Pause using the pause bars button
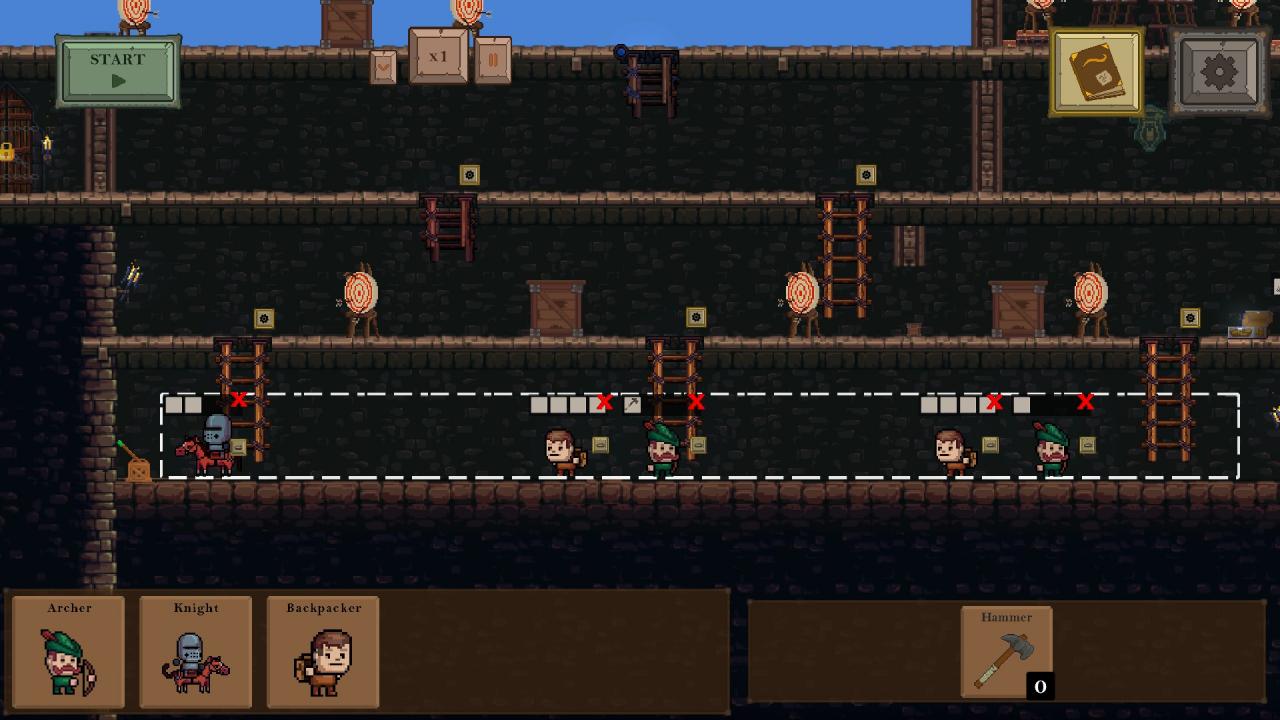Viewport: 1280px width, 720px height. tap(492, 60)
